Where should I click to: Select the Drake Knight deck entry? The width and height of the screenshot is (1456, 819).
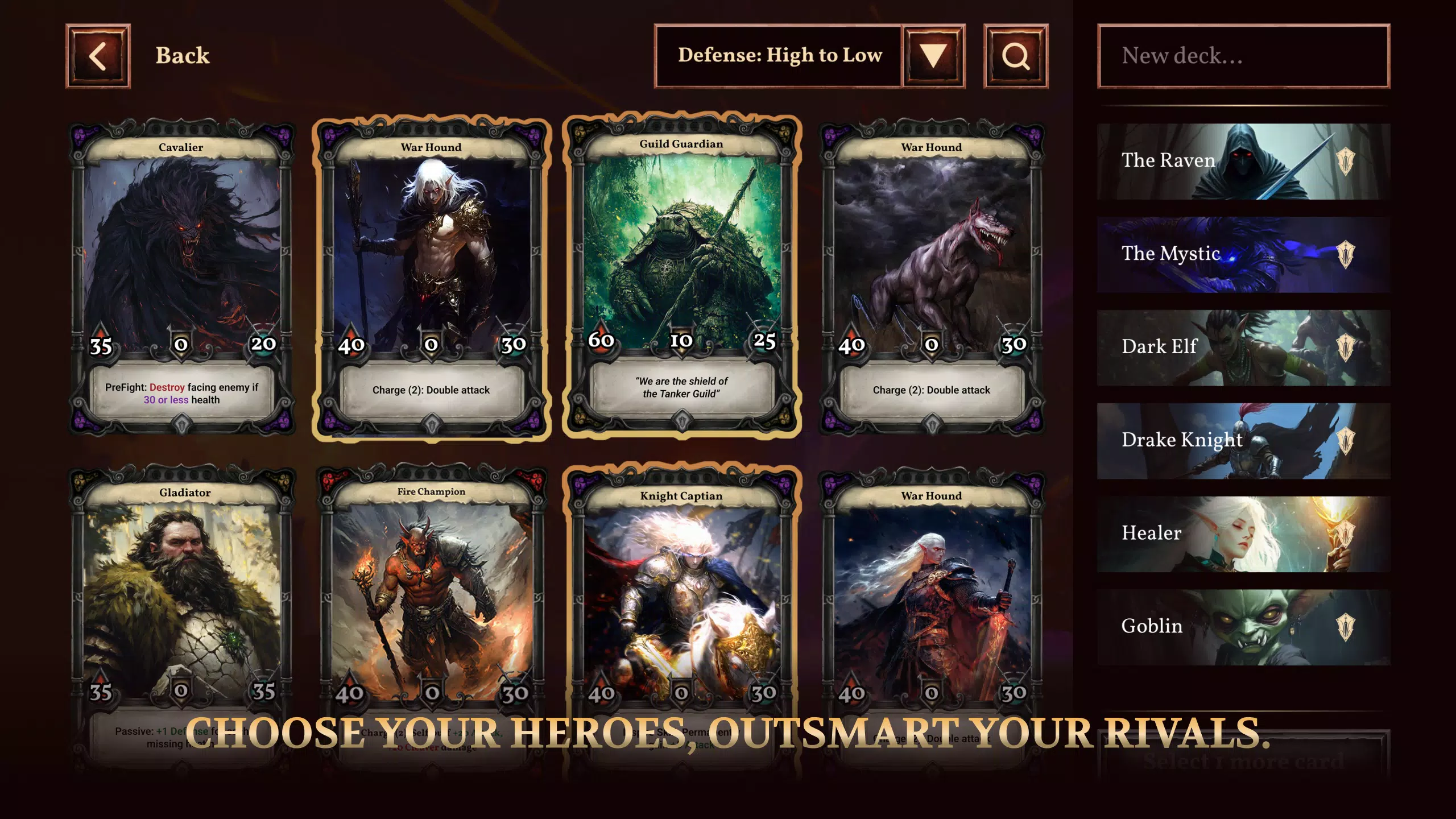coord(1243,441)
